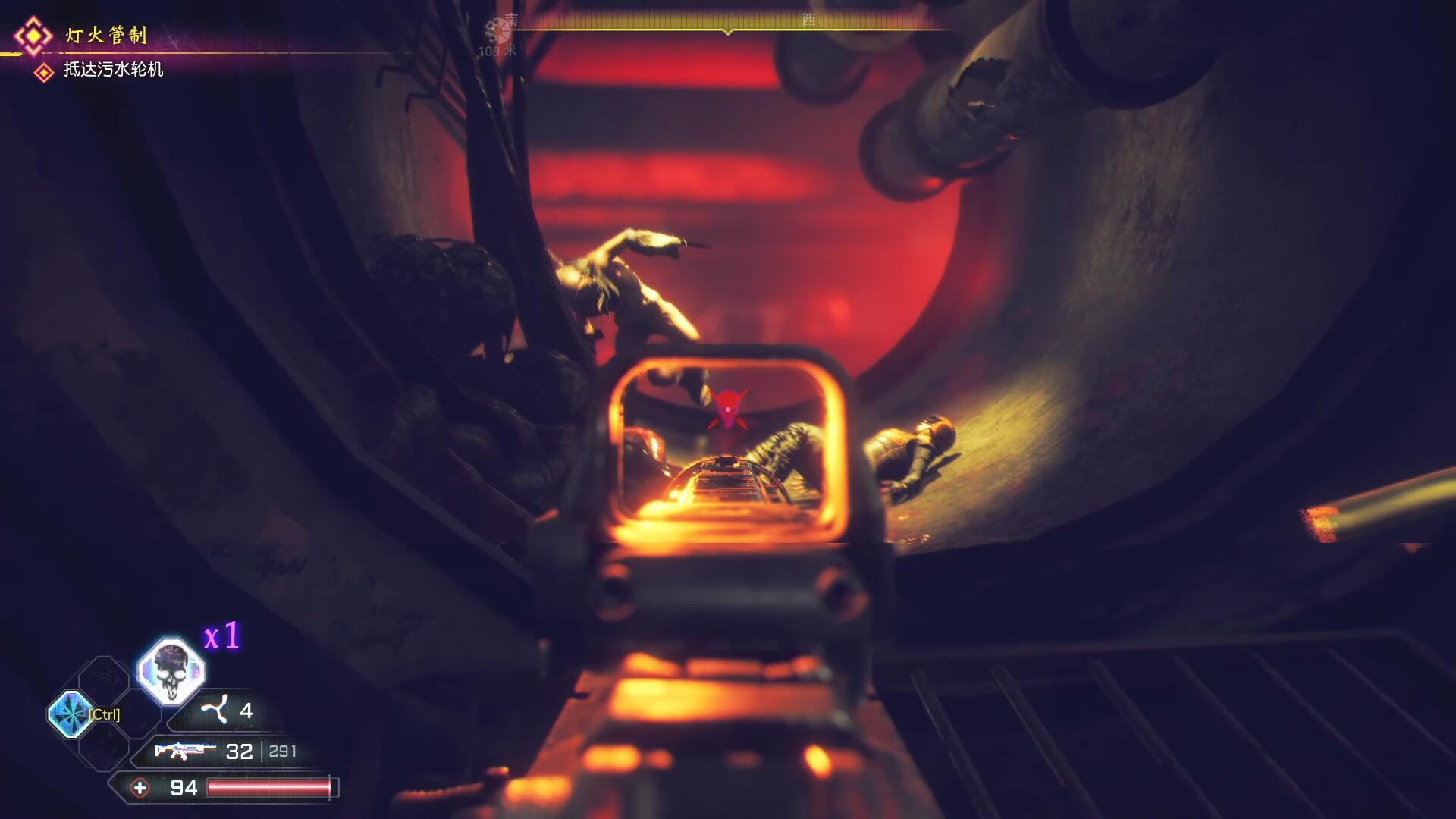This screenshot has width=1456, height=819.
Task: Click the 抵达污水轮机 objective entry
Action: click(113, 70)
